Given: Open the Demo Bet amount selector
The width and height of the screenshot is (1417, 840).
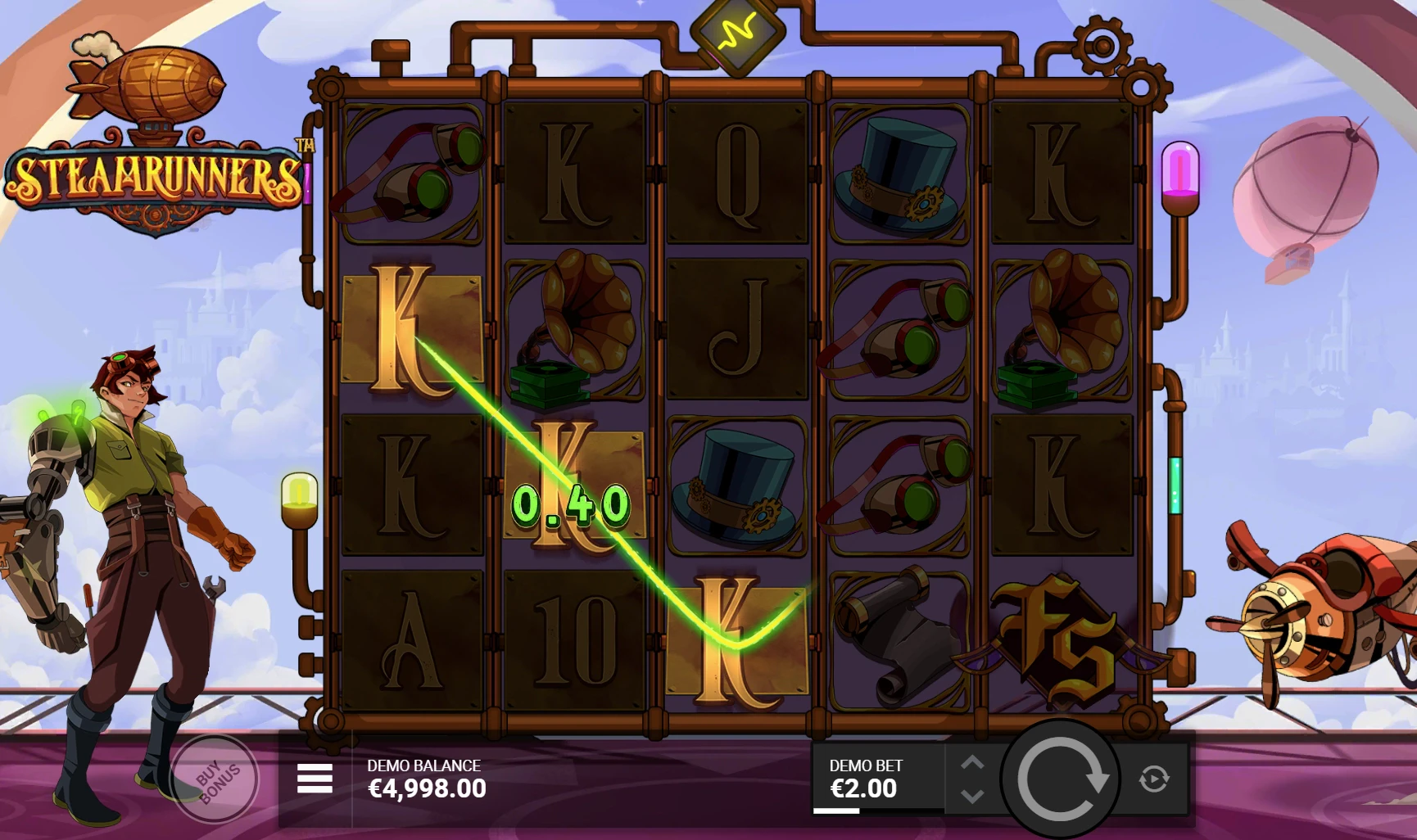Looking at the screenshot, I should coord(868,776).
